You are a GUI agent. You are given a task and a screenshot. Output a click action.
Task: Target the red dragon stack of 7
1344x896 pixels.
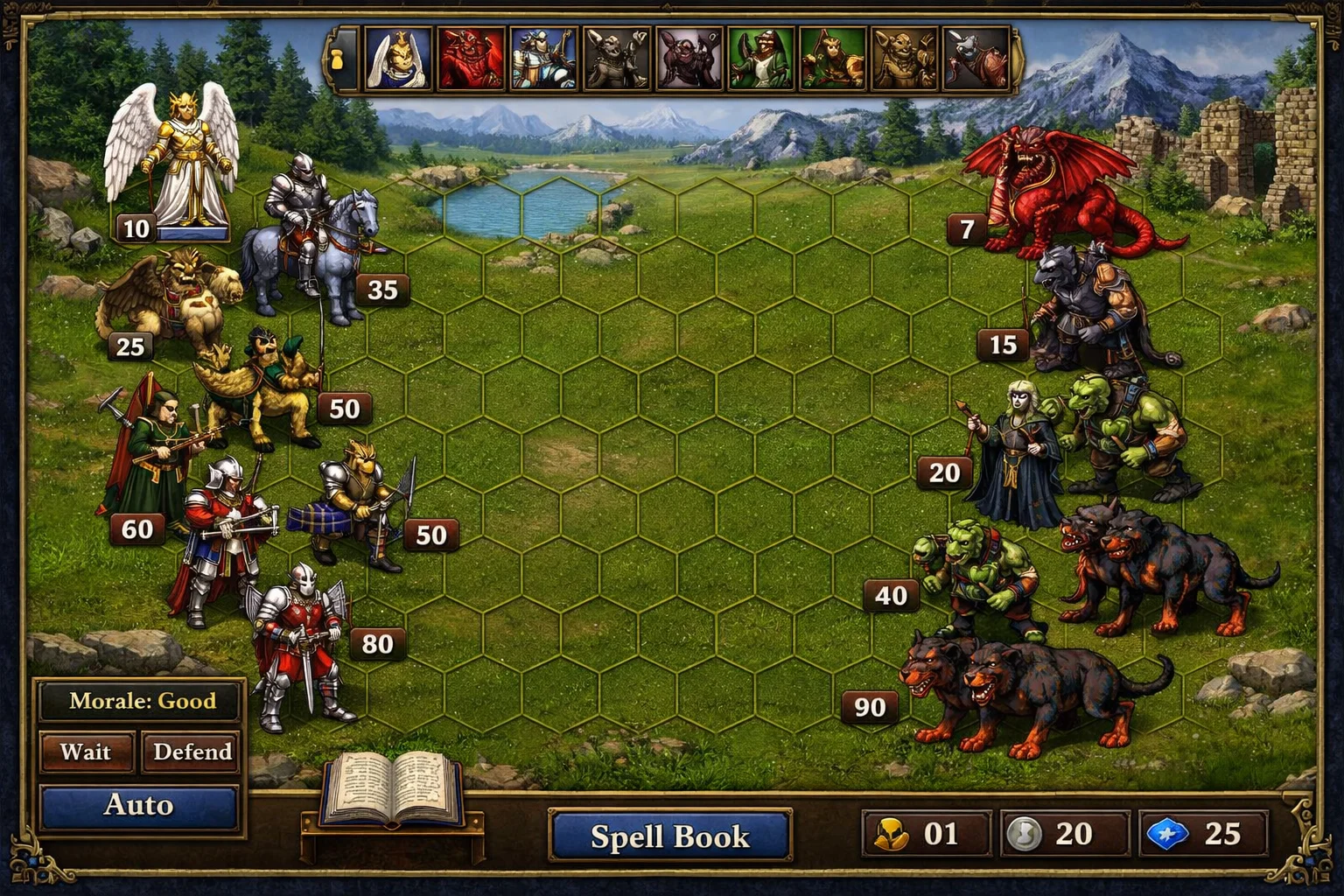1059,192
